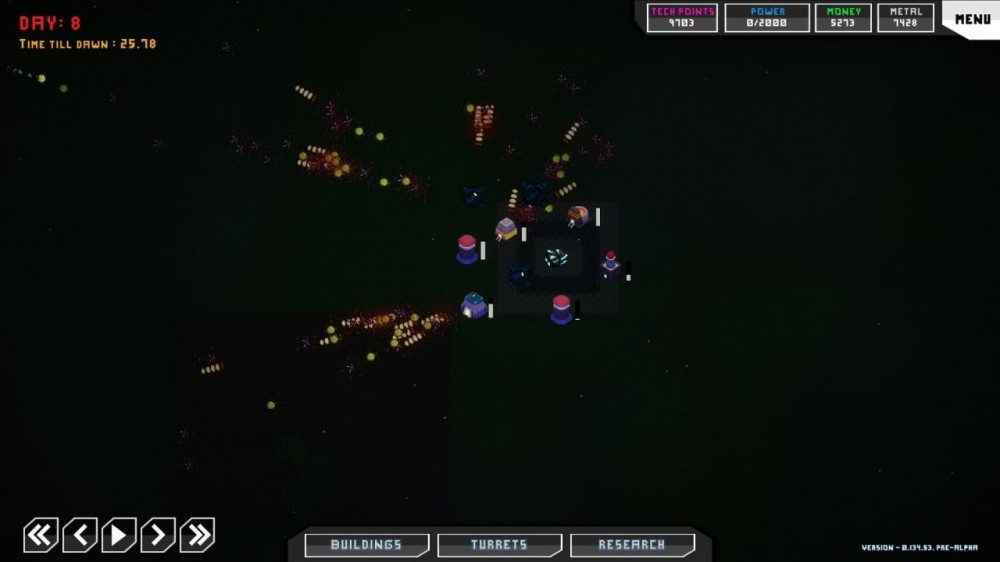The image size is (1000, 562).
Task: Open the Research panel
Action: [x=632, y=545]
